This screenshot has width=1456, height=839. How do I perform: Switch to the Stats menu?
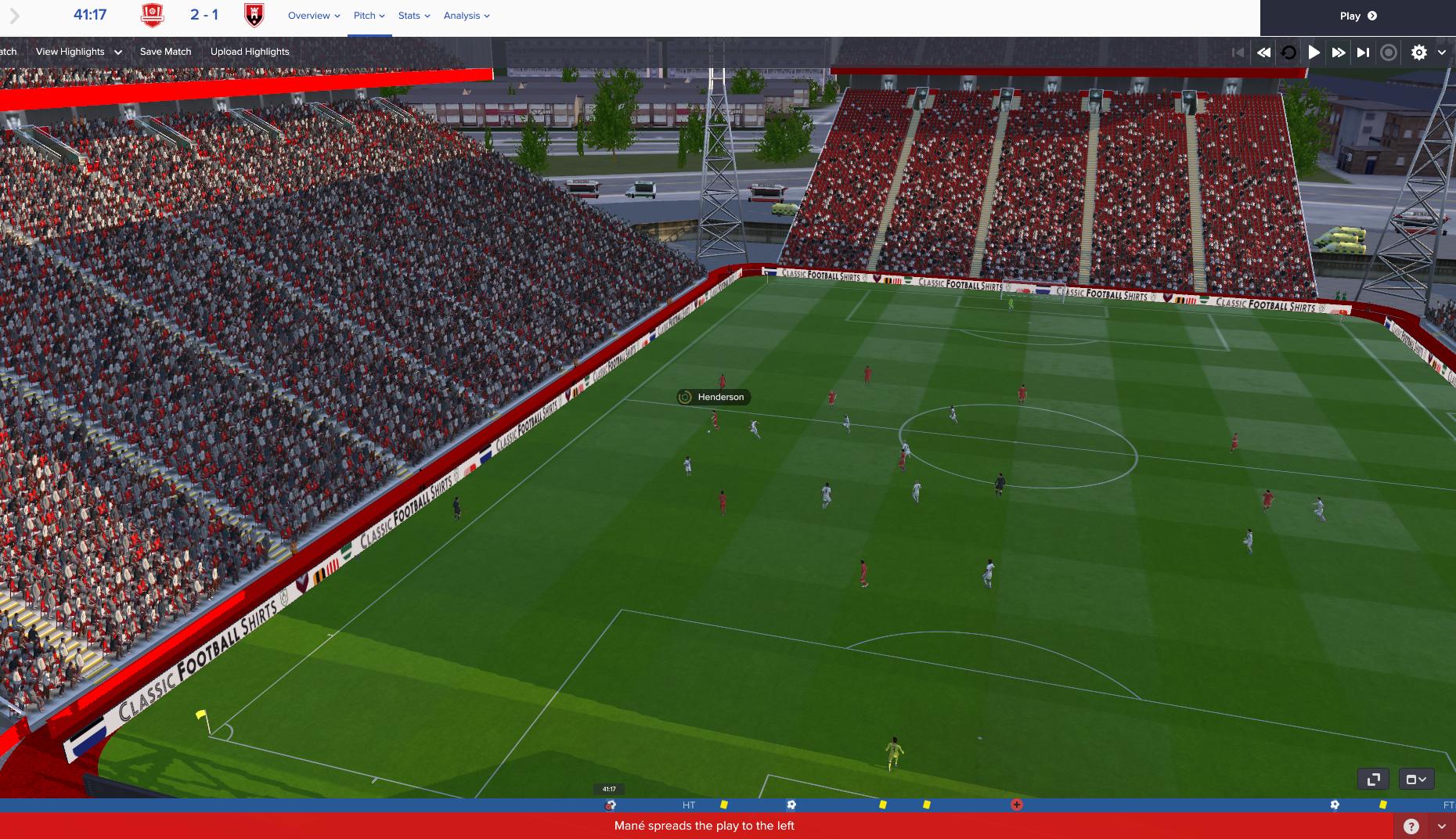(x=413, y=15)
